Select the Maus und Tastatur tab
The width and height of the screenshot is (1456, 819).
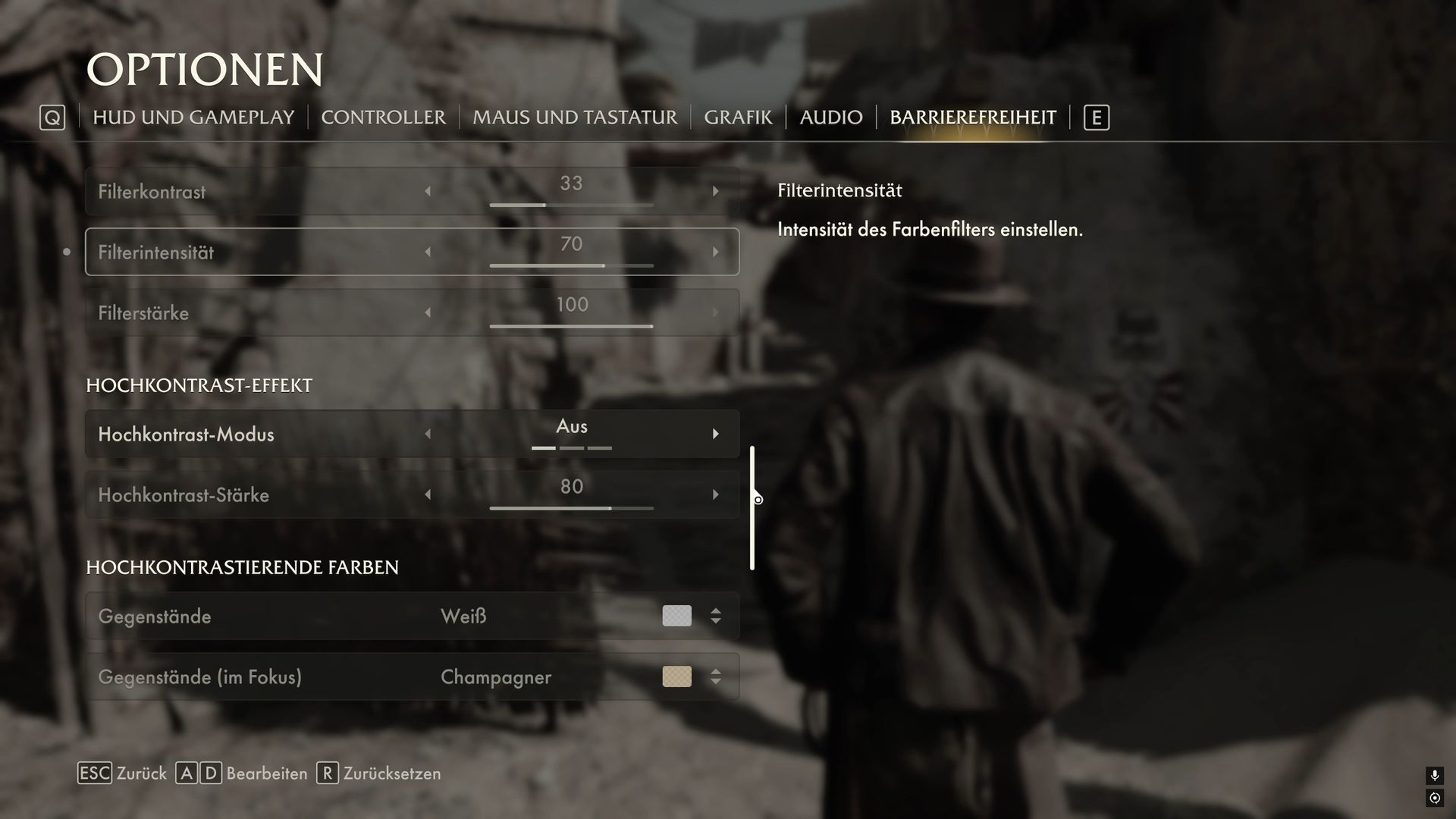575,118
